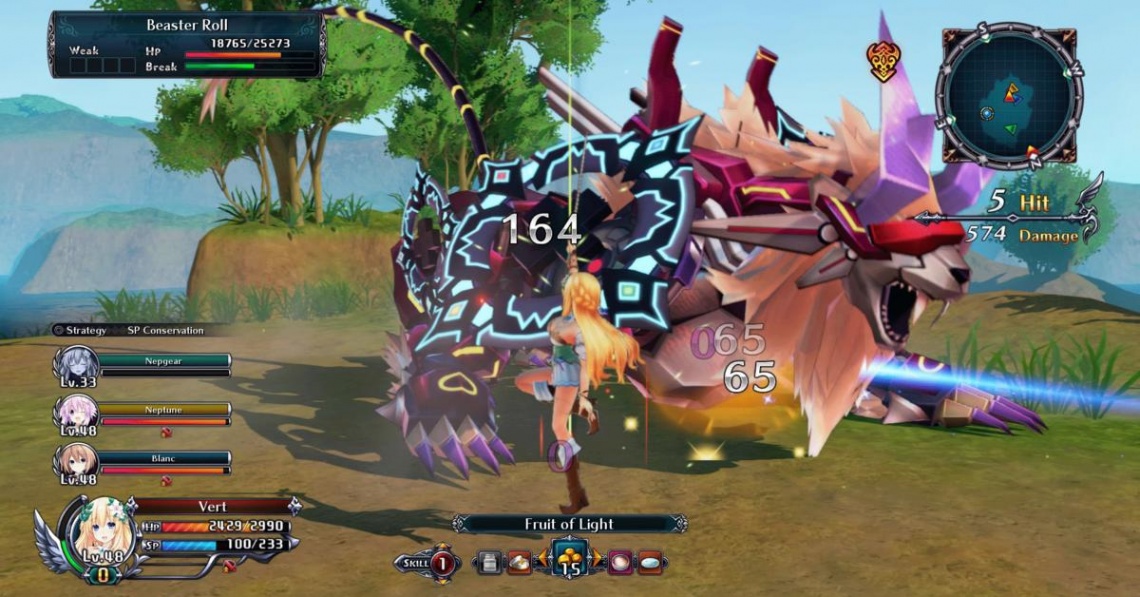Choose the gray jar item in the item bar
Screen dimensions: 1140x597
coord(489,563)
